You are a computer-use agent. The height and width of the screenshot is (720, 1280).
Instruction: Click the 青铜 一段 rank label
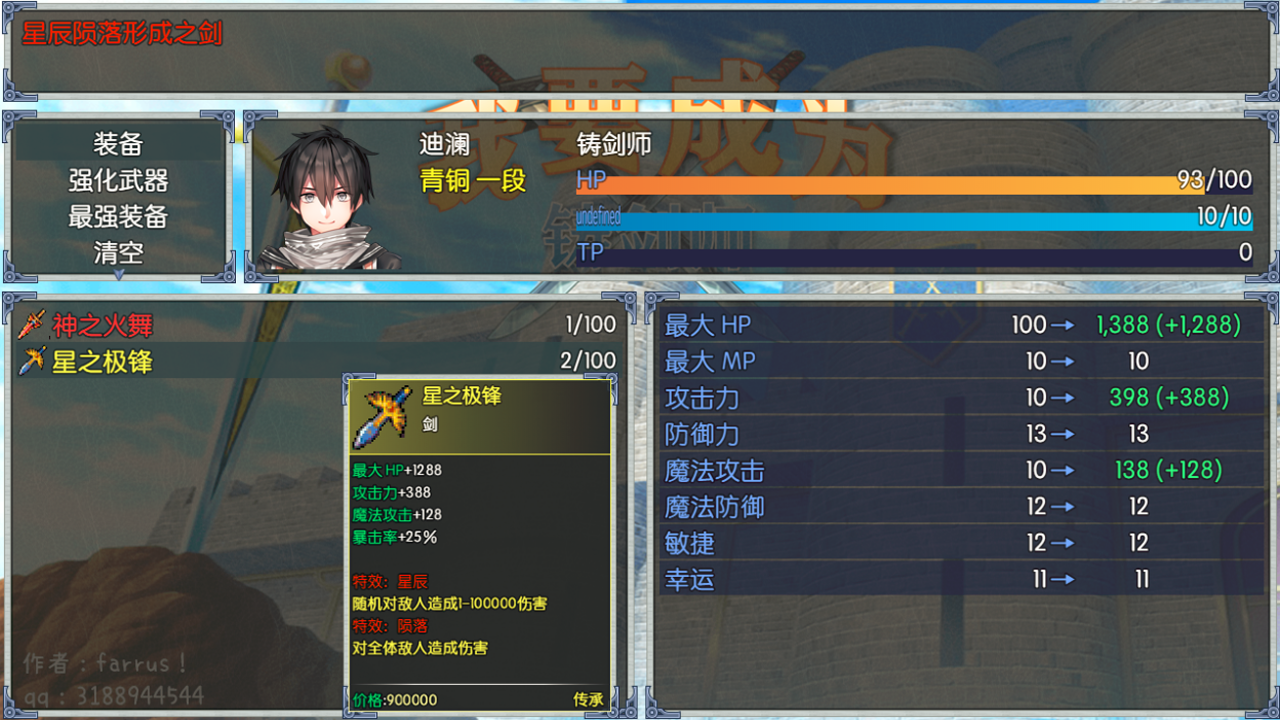coord(470,180)
